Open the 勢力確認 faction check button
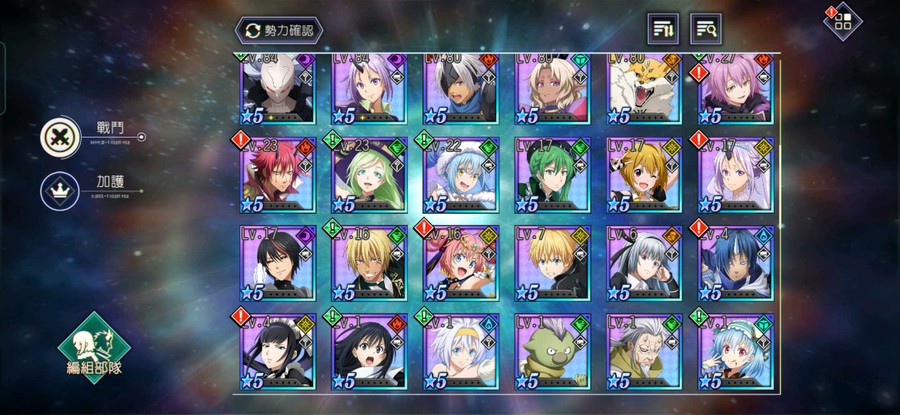Screen dimensions: 900x415 point(279,30)
